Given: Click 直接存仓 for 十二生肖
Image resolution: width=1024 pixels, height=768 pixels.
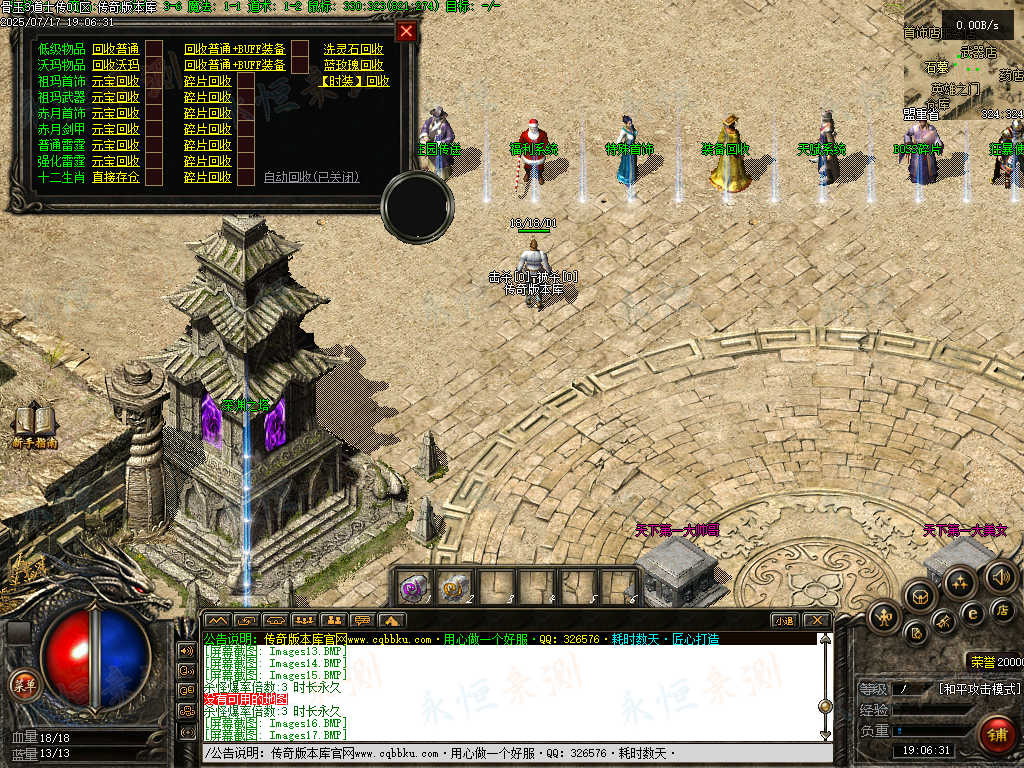Looking at the screenshot, I should pyautogui.click(x=115, y=177).
